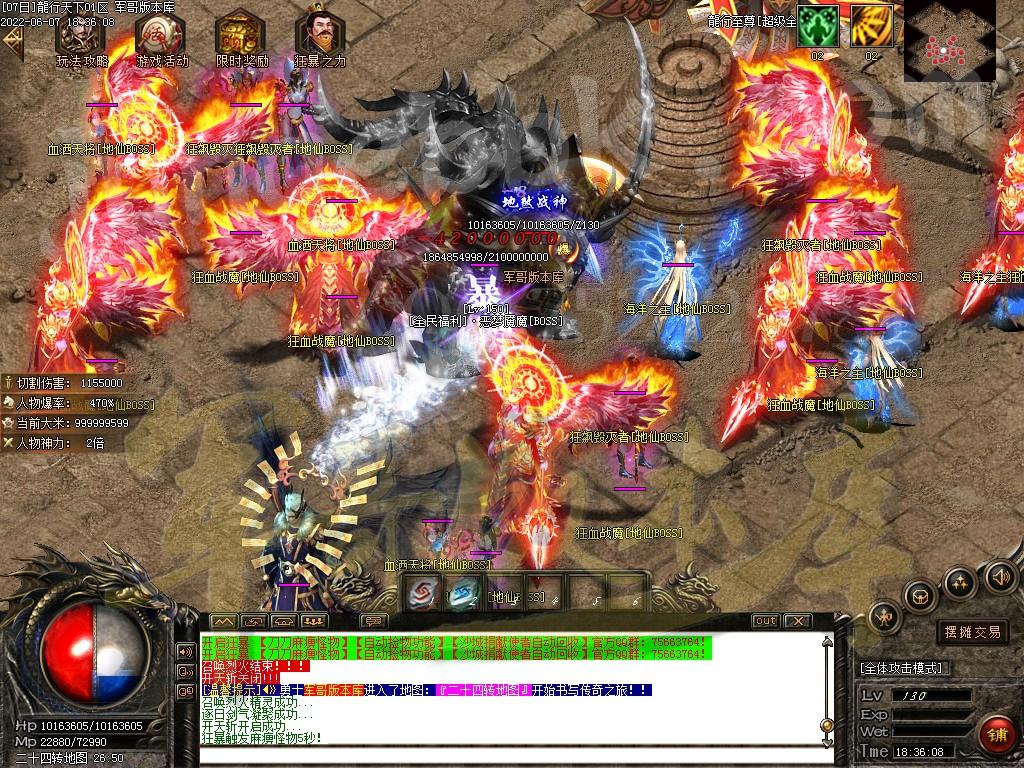The width and height of the screenshot is (1024, 768).
Task: Open the red 铺 shop button
Action: coord(996,733)
